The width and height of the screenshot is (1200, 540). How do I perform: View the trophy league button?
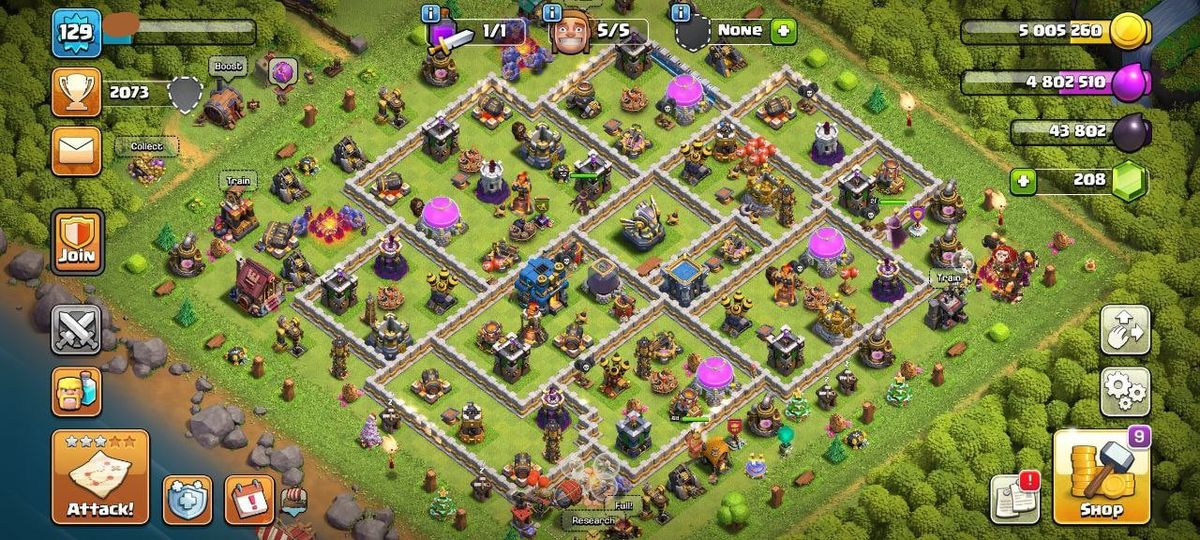pos(77,92)
